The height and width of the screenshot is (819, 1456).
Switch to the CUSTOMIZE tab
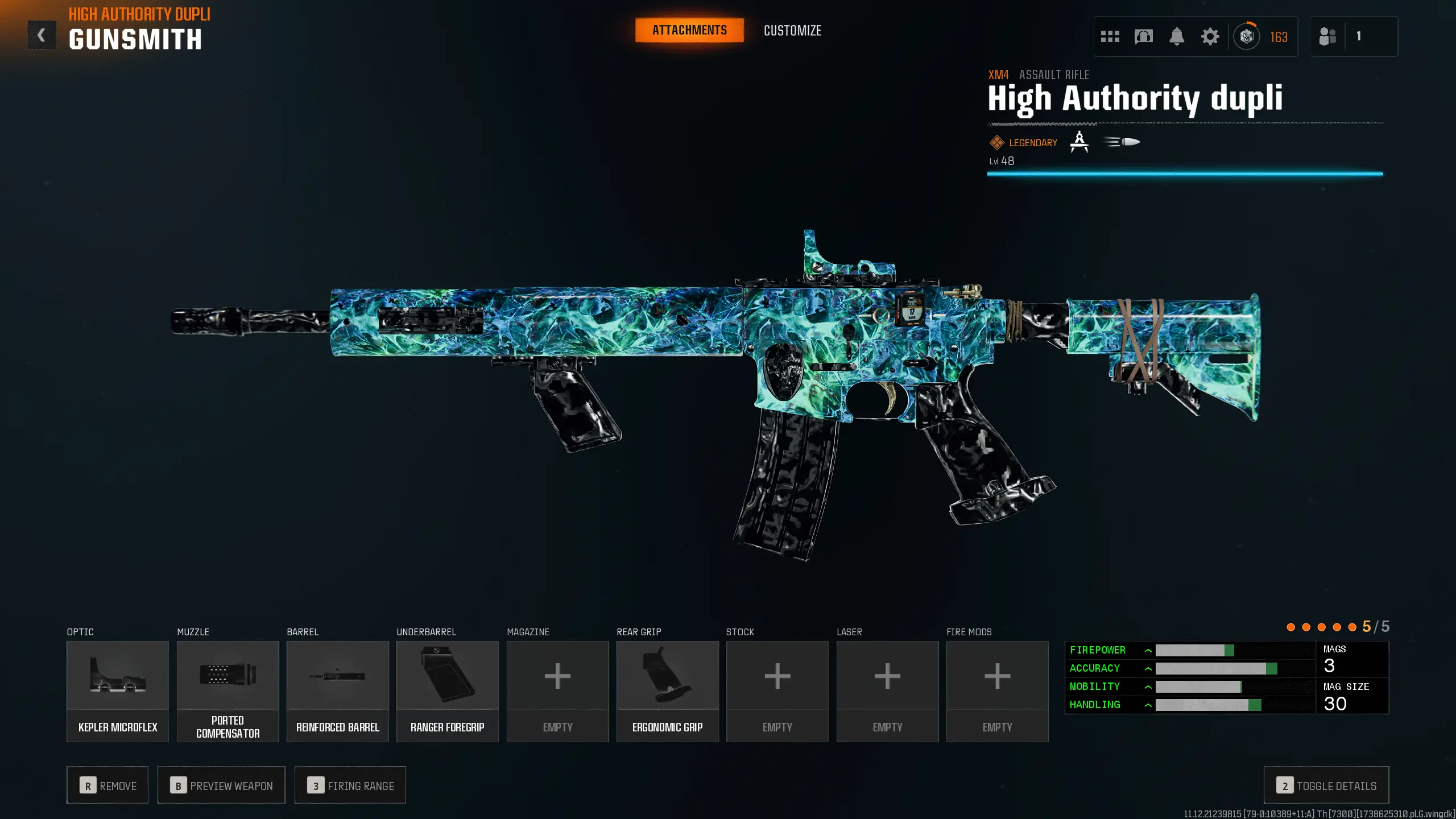click(792, 30)
